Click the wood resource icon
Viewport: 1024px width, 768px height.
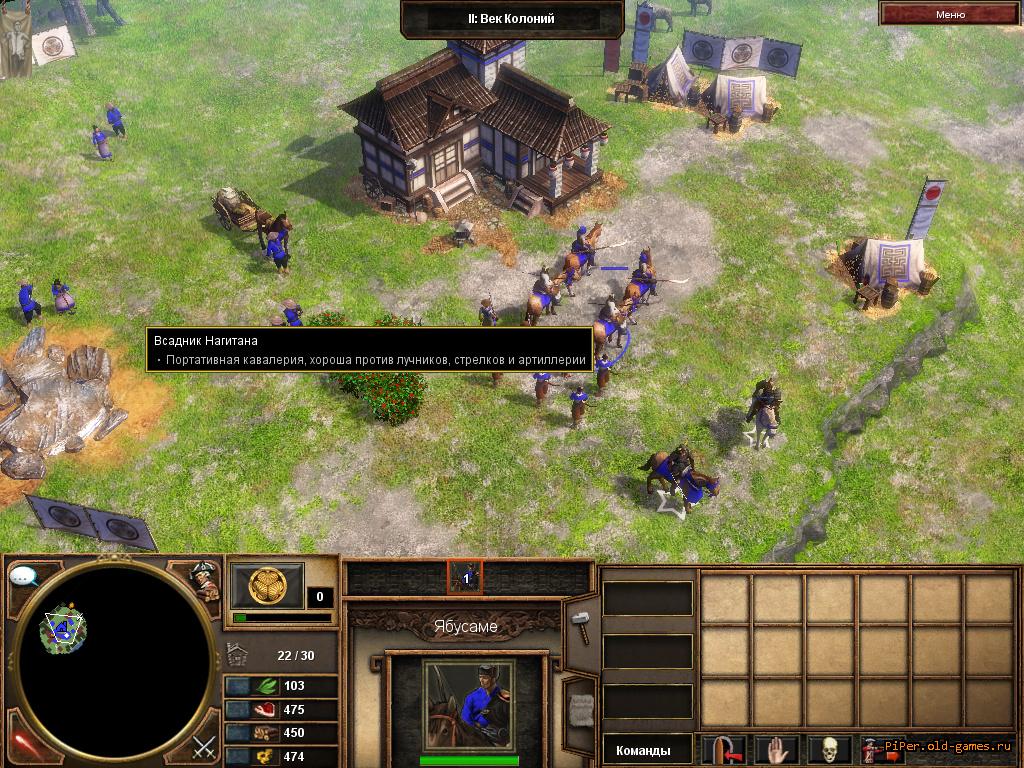point(267,734)
